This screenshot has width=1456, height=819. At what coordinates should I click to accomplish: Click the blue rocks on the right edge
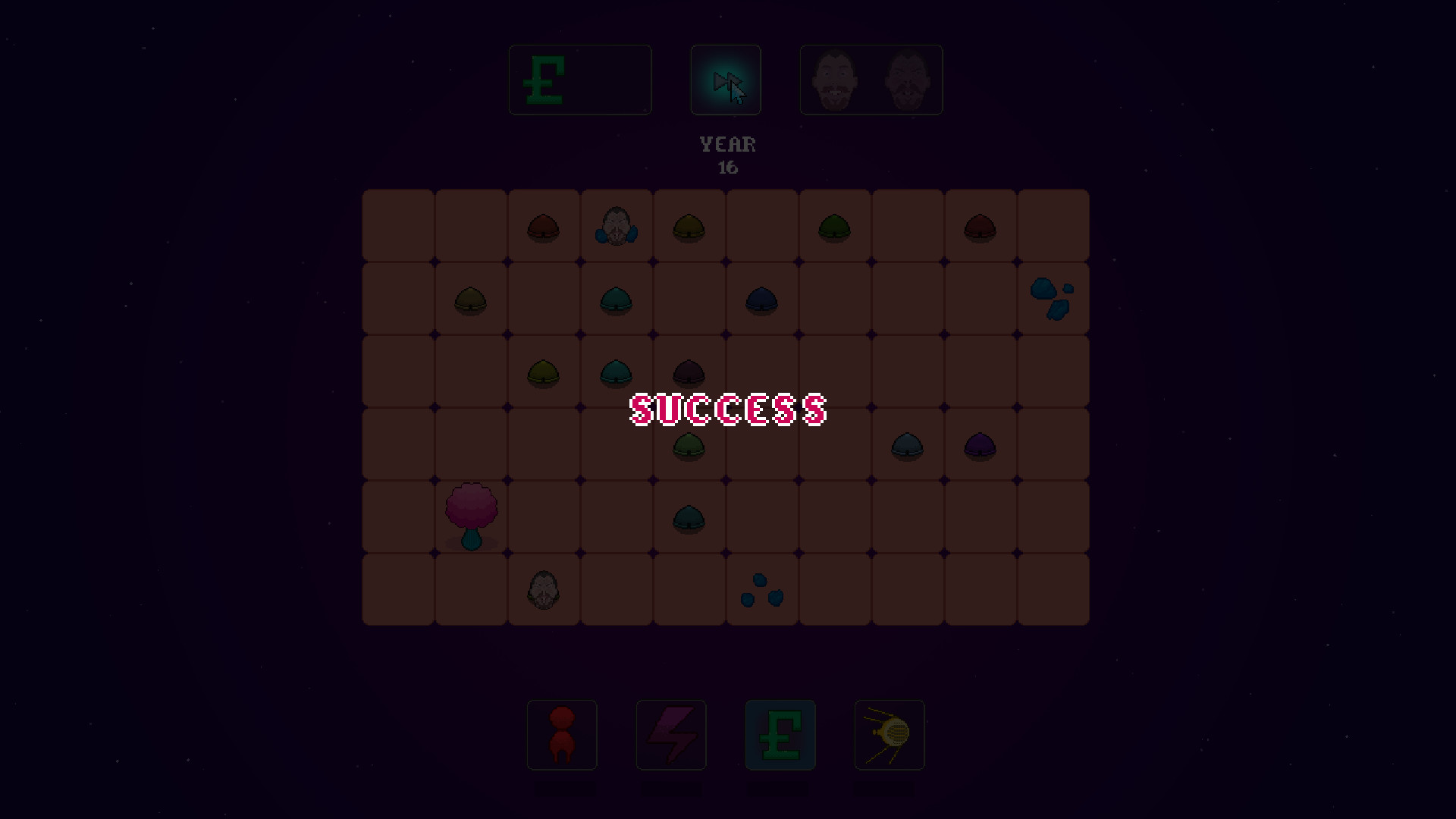coord(1053,297)
